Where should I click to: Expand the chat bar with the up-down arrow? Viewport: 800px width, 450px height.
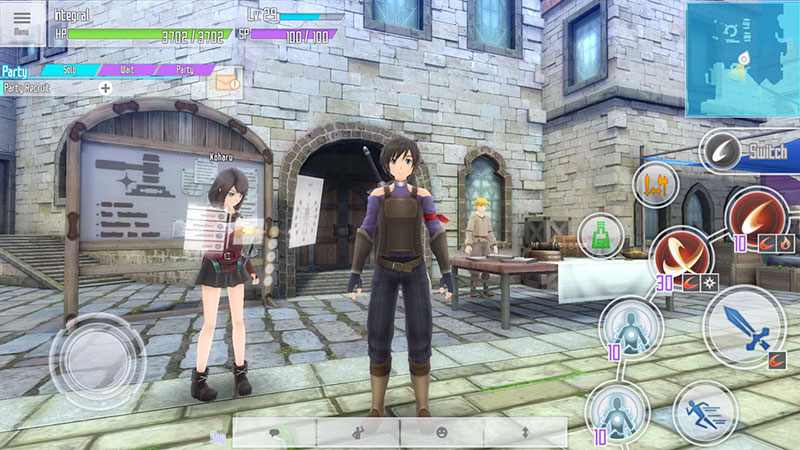coord(525,432)
